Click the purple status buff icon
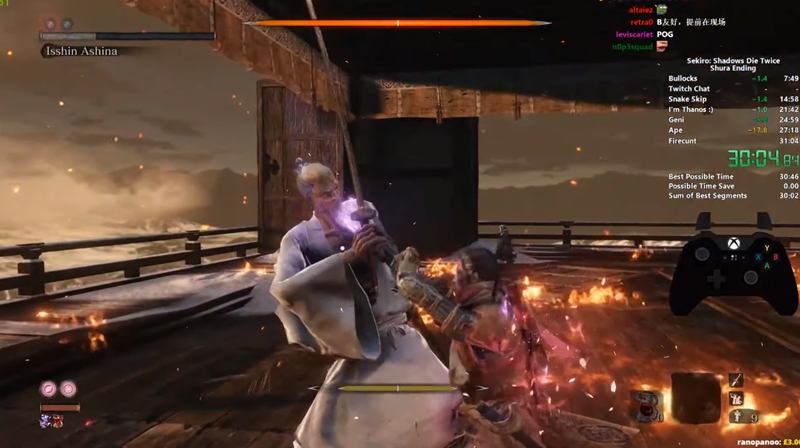Viewport: 800px width, 448px height. [46, 421]
